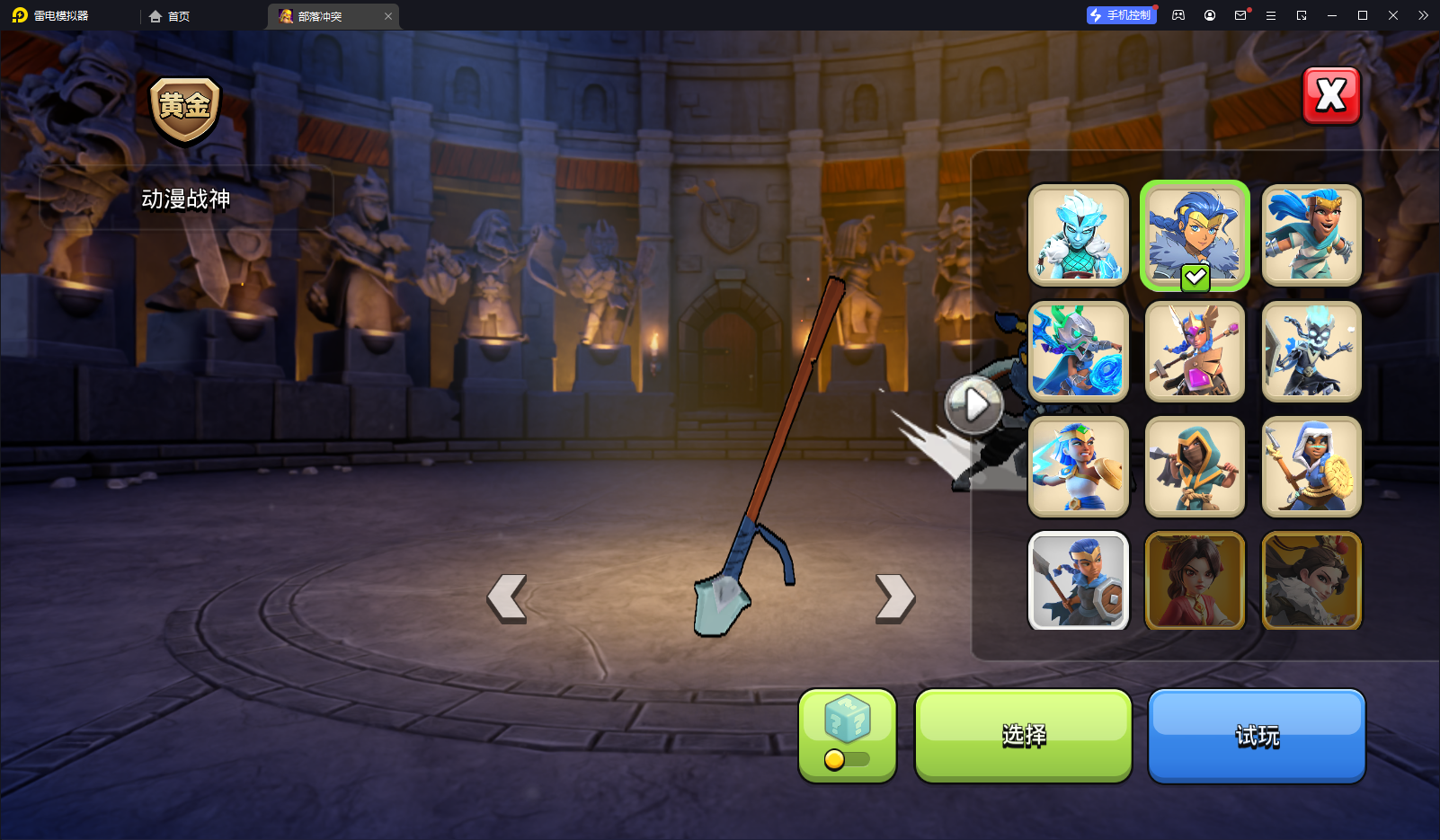Choose the green hooded rogue skin

tap(1195, 466)
